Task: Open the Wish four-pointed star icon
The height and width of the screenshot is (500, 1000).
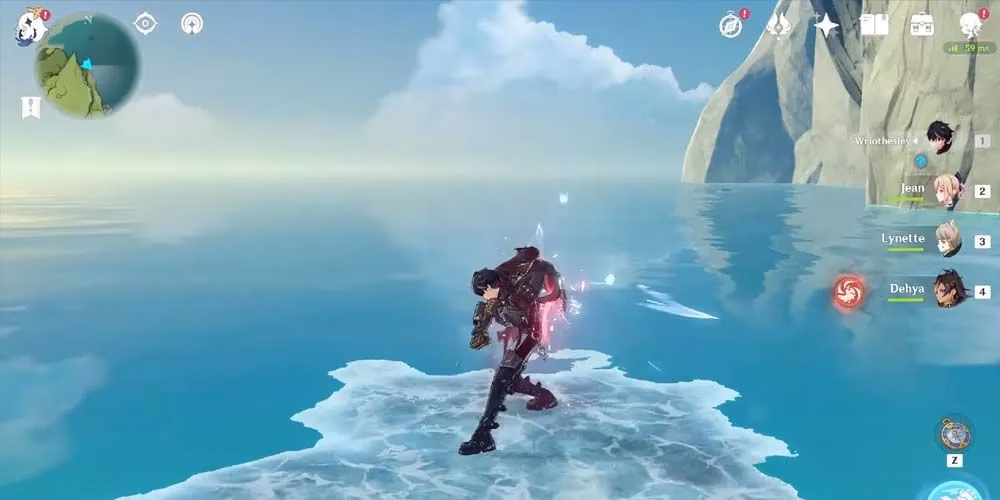Action: click(827, 25)
